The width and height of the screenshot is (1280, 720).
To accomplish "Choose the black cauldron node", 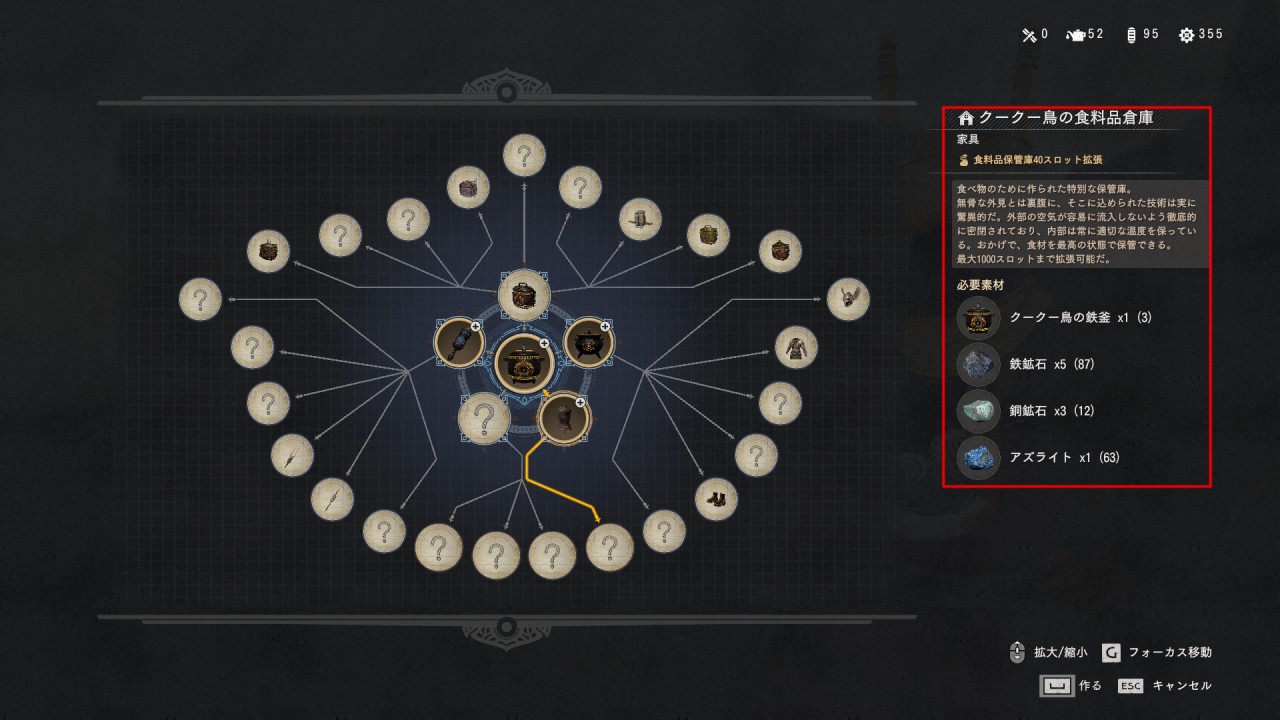I will click(x=589, y=343).
